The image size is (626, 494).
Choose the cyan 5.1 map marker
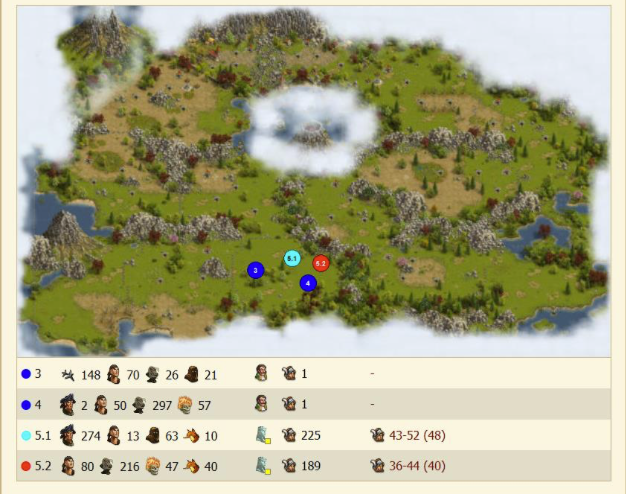click(x=292, y=258)
